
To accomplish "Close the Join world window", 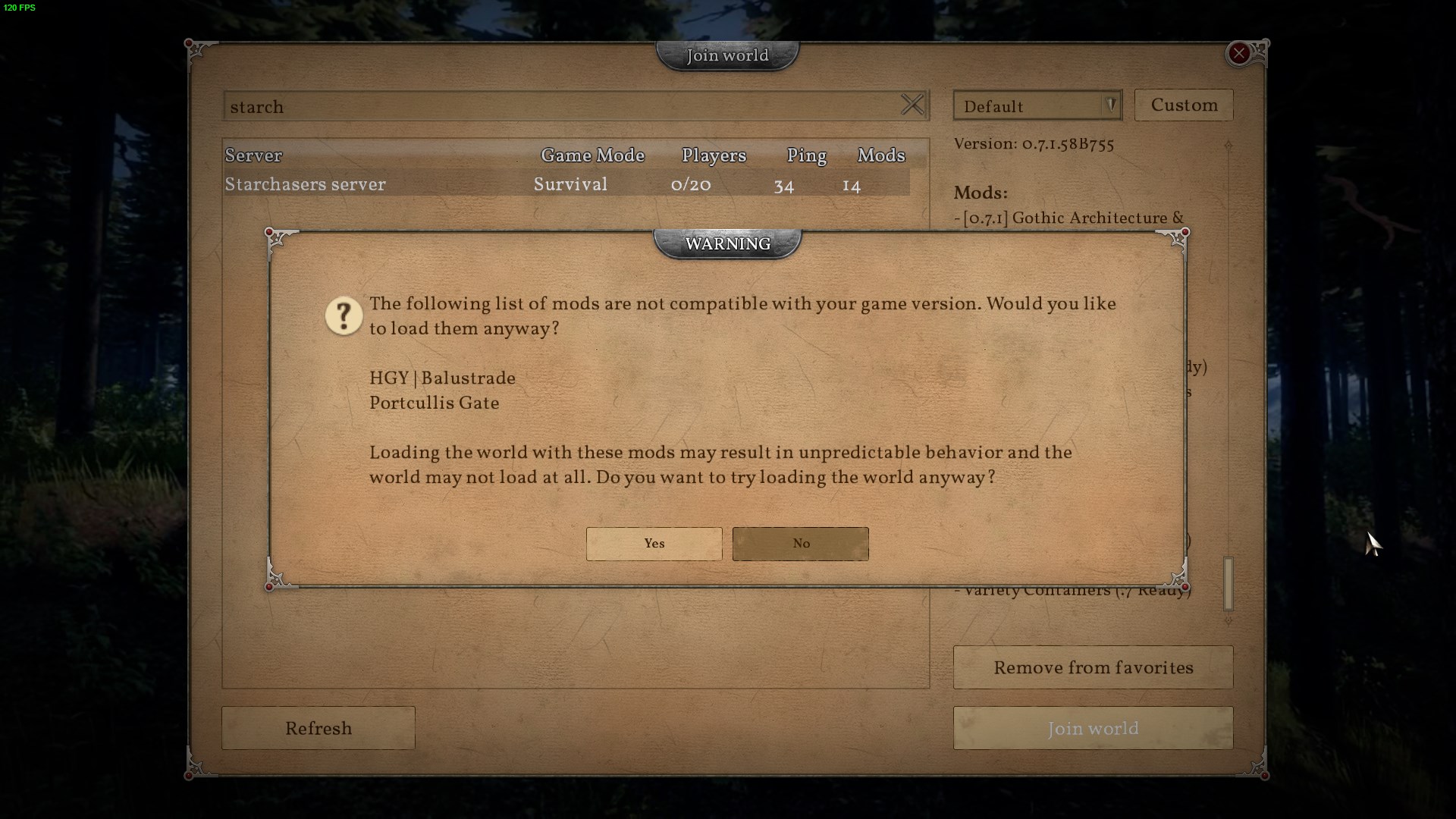I will coord(1238,53).
